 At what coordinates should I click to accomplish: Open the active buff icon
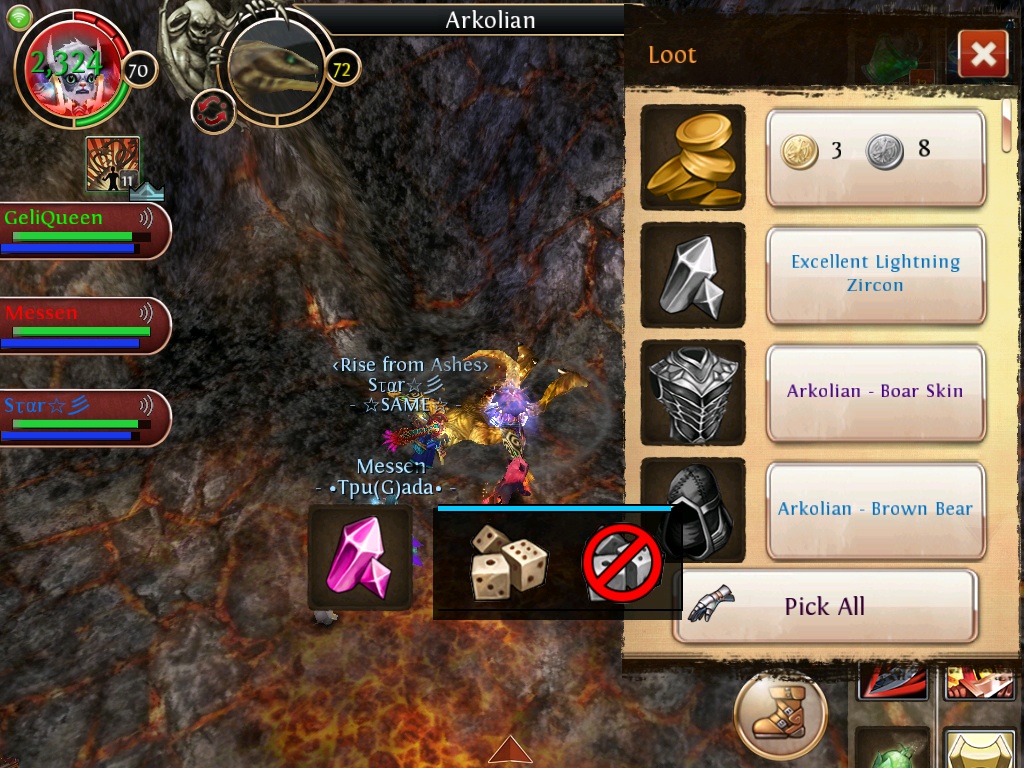tap(112, 164)
